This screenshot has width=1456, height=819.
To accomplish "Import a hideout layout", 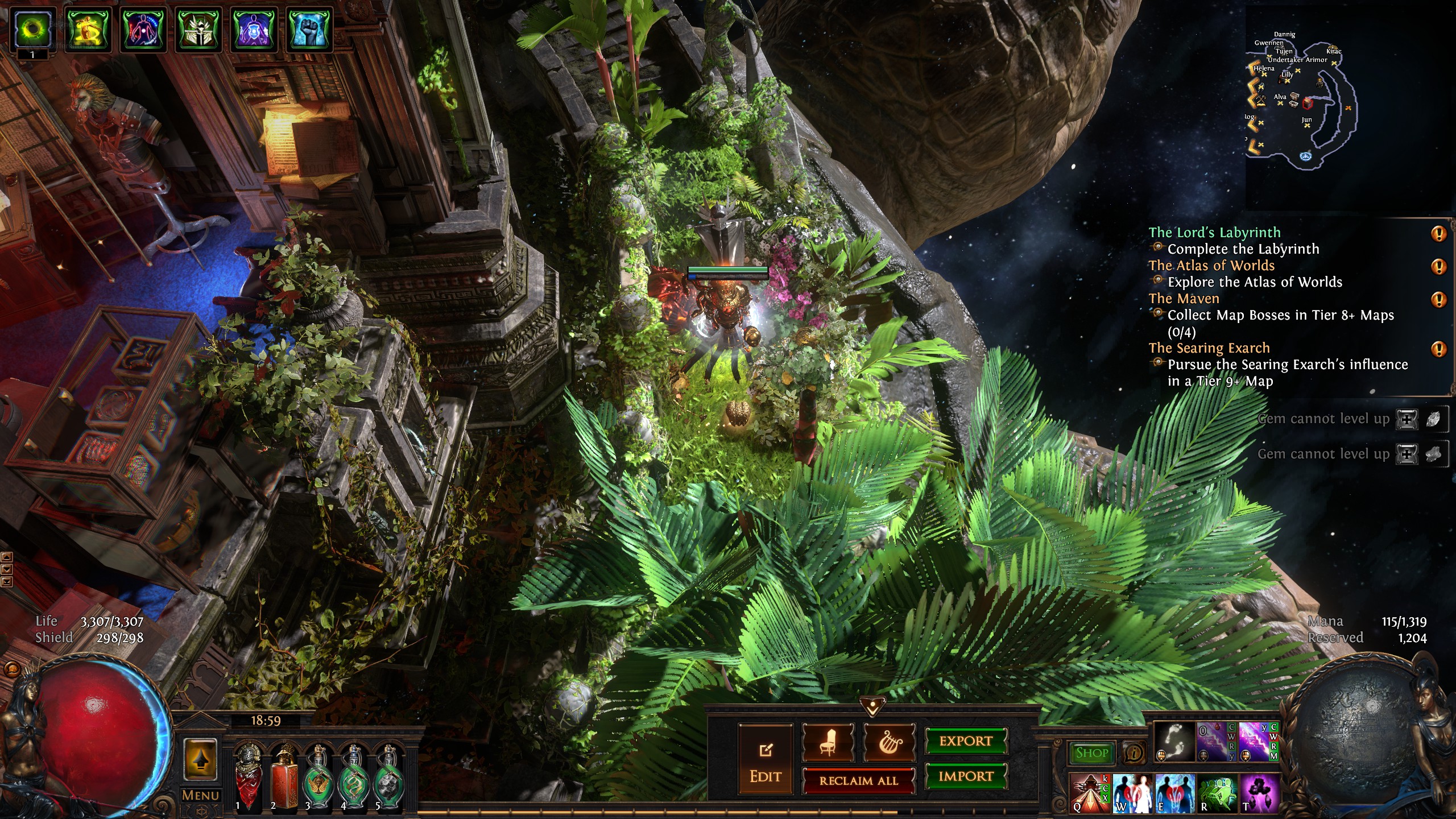I will [x=966, y=776].
